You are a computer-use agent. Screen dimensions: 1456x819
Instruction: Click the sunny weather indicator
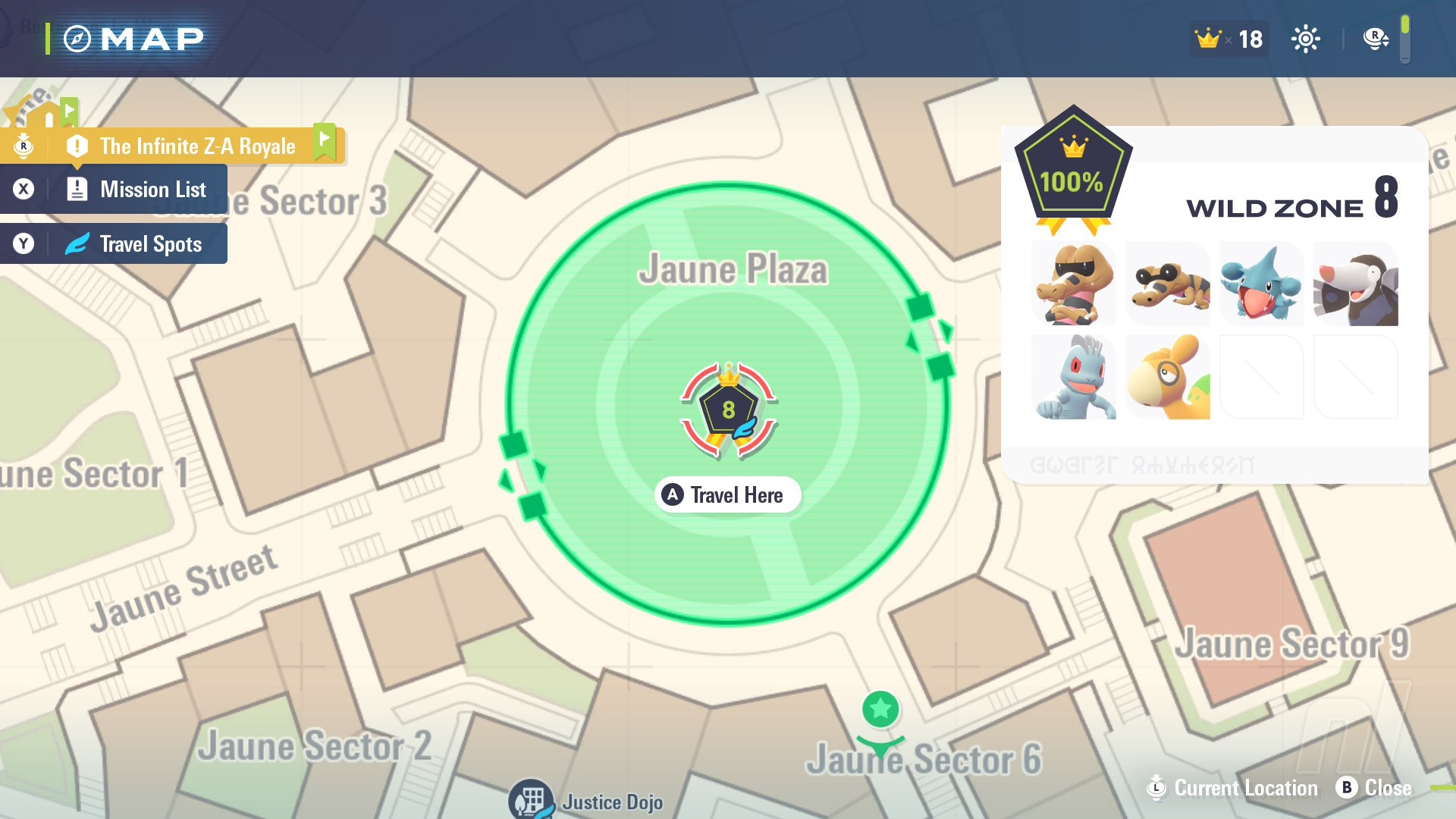coord(1307,38)
